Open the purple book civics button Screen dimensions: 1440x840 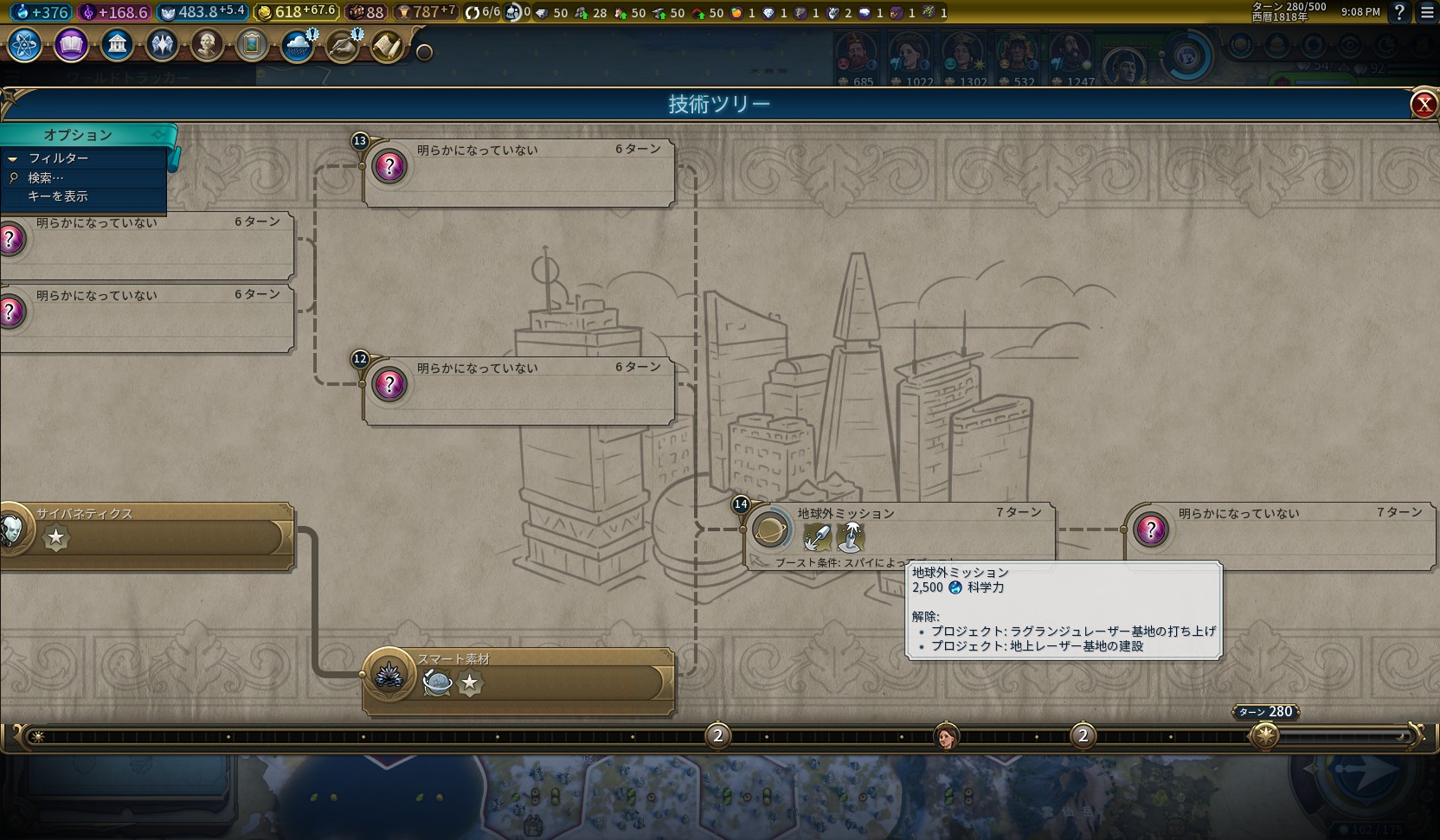click(x=71, y=44)
